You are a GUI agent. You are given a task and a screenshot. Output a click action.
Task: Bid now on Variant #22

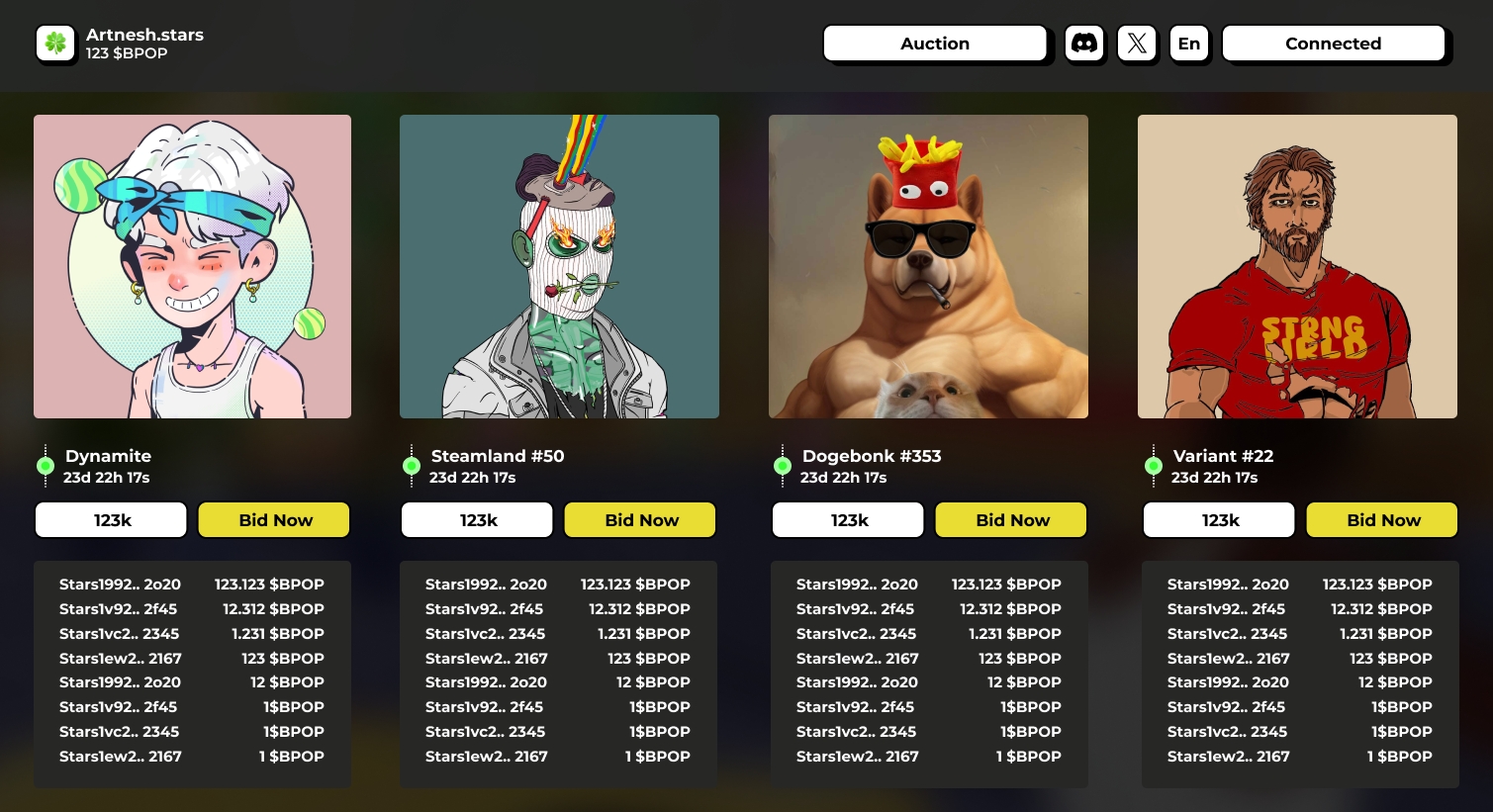[1382, 520]
